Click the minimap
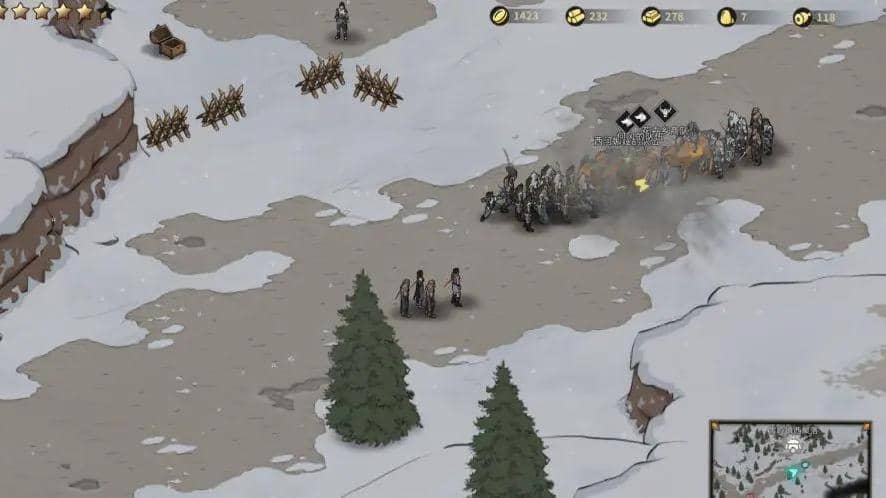The image size is (886, 498). (790, 459)
